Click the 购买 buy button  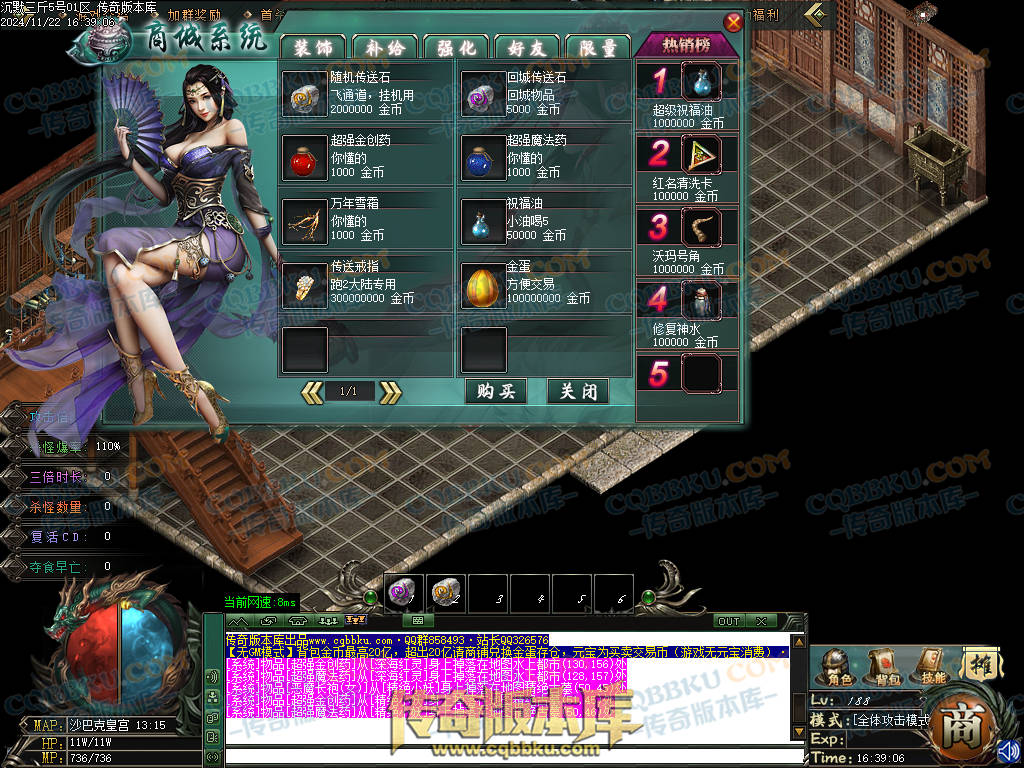click(x=496, y=391)
